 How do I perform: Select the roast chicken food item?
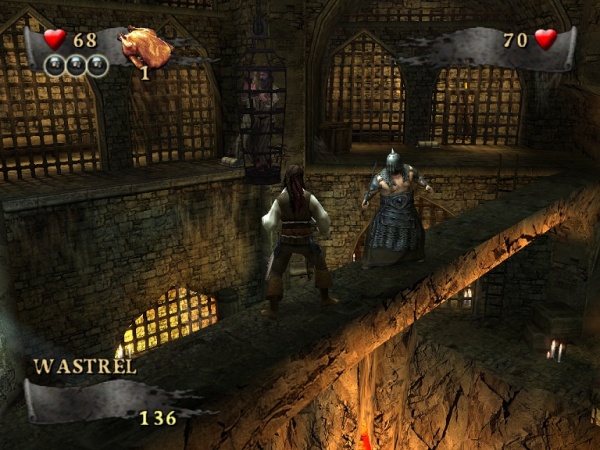point(141,46)
